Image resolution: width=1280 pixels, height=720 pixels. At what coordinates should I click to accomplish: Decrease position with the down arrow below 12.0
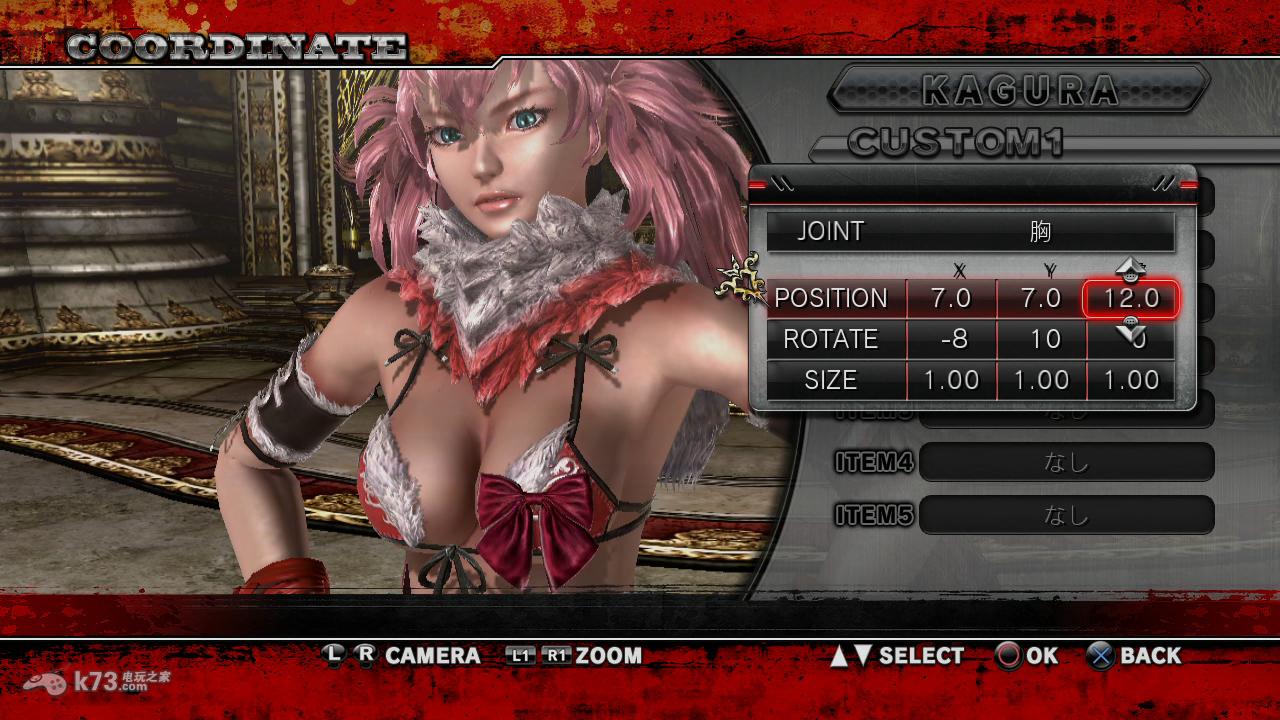1131,327
